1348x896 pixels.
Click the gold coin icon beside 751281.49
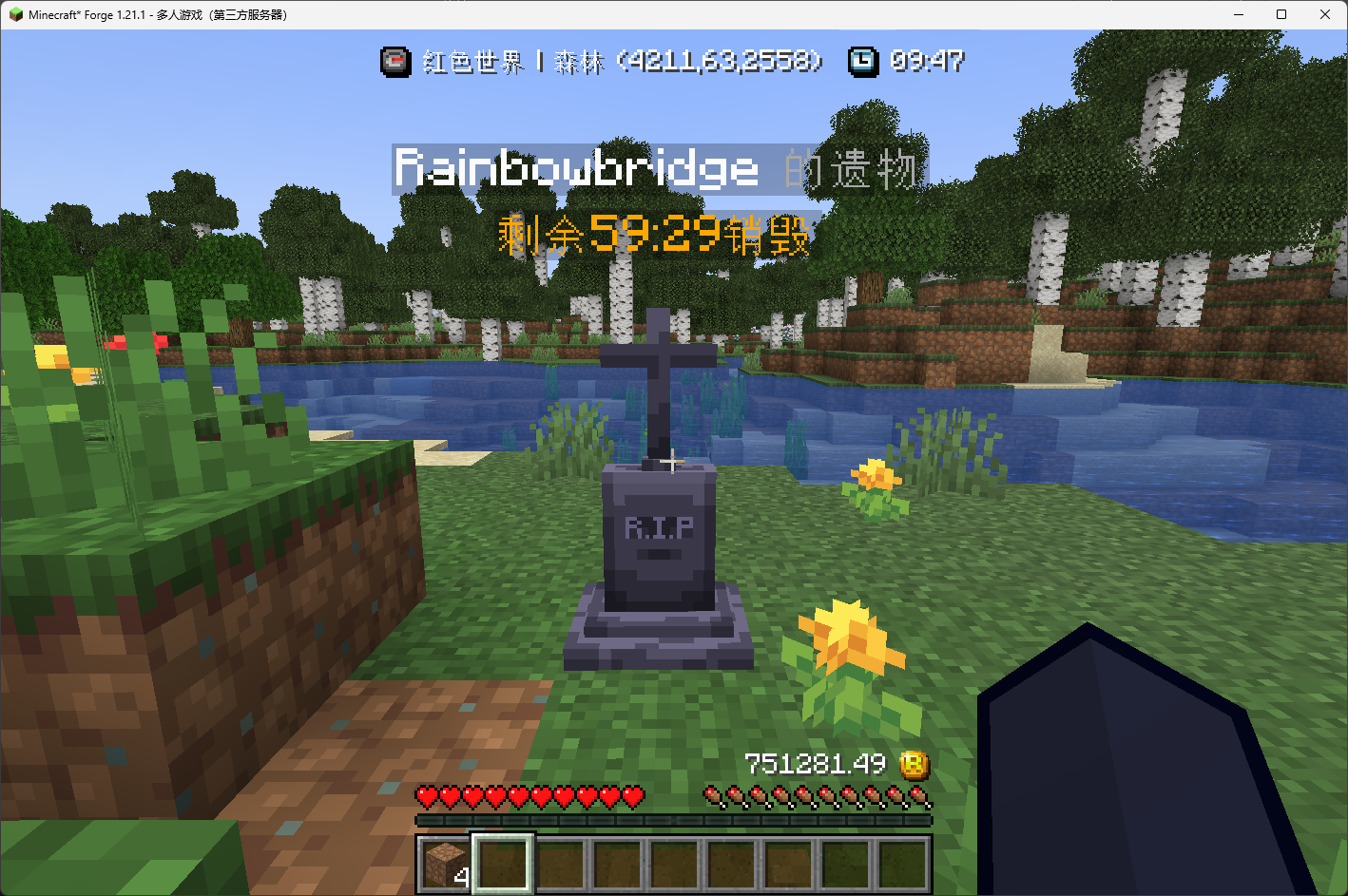915,766
